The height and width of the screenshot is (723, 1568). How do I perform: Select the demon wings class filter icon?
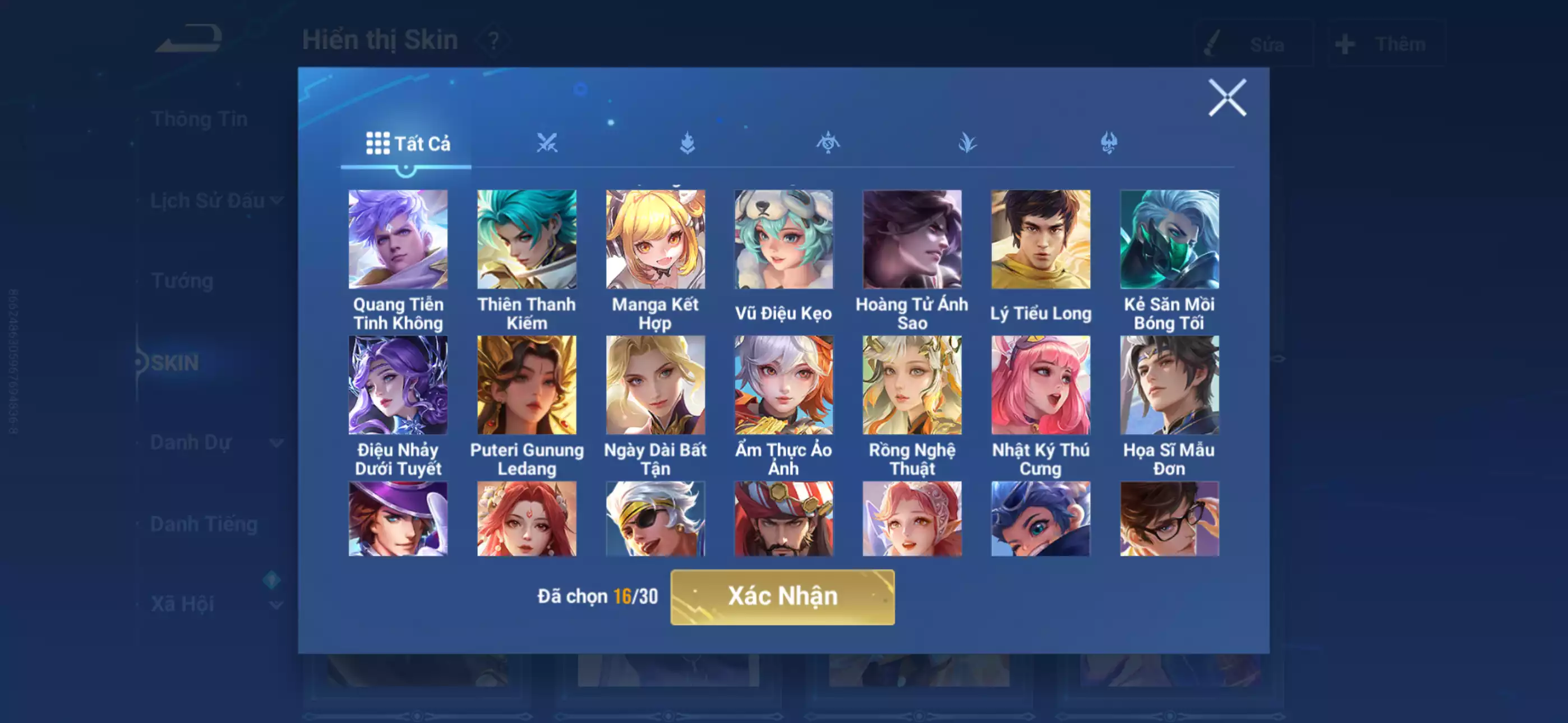point(1108,142)
